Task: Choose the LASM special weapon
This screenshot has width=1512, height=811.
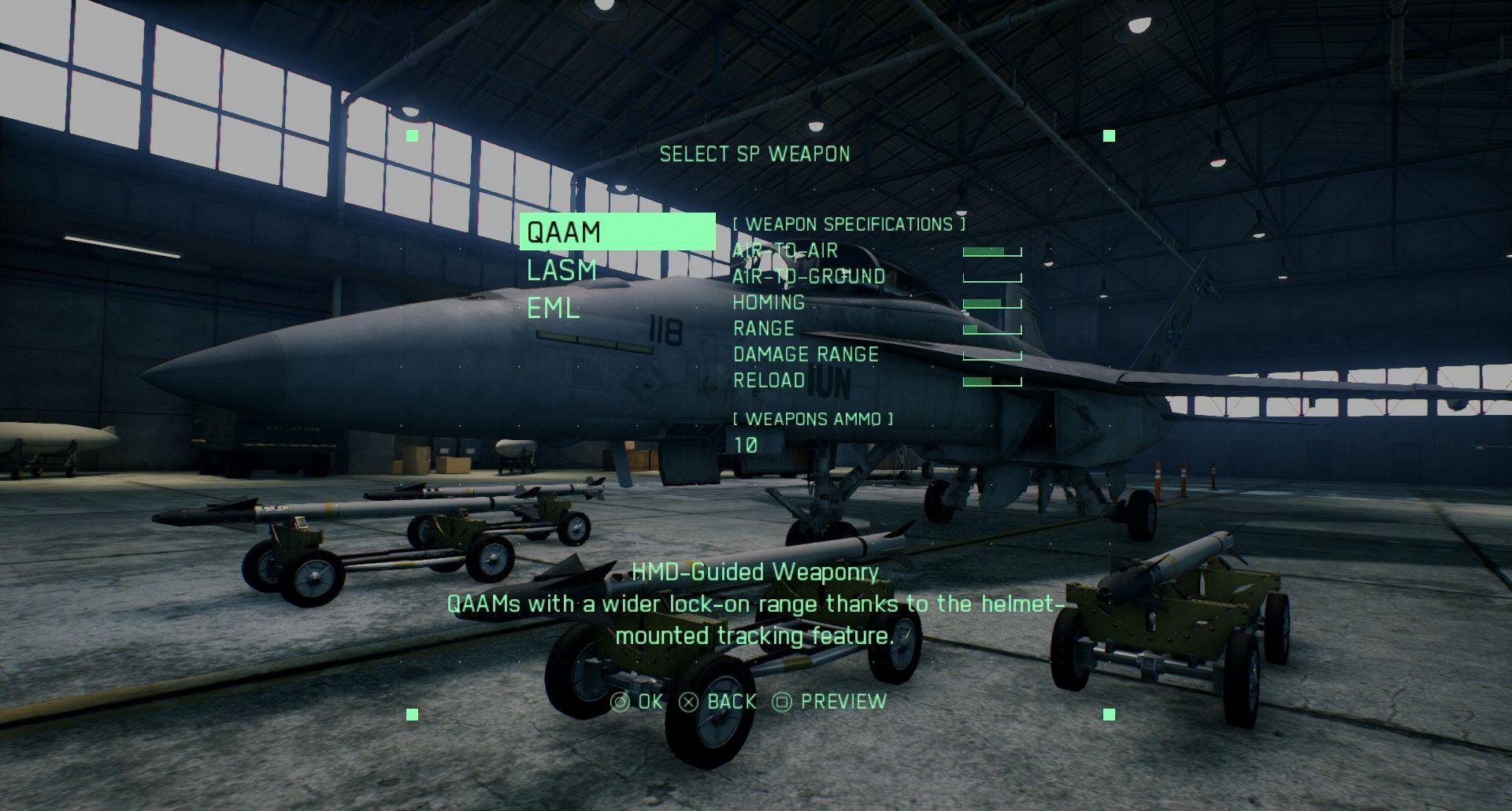Action: 561,271
